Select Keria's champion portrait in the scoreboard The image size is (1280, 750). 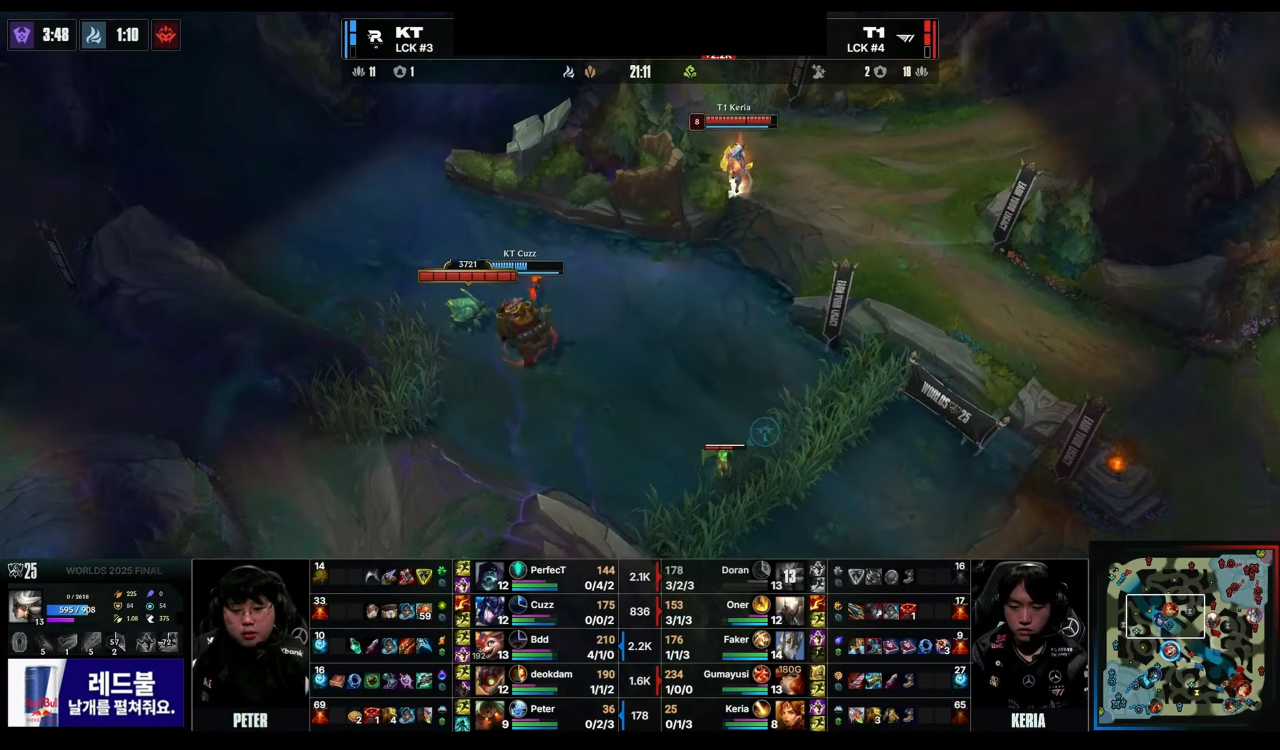pyautogui.click(x=789, y=714)
